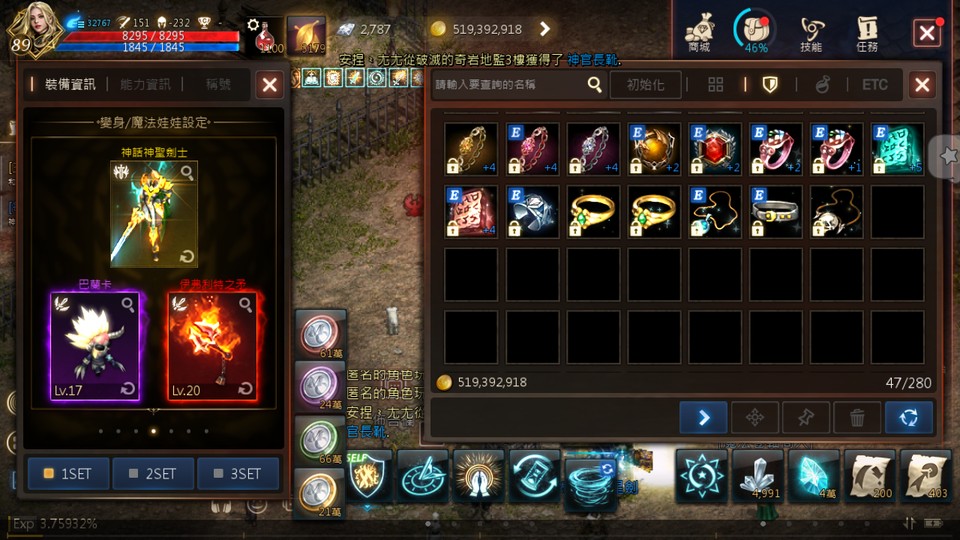Switch to the 能力資訊 tab
This screenshot has height=540, width=960.
[x=145, y=85]
